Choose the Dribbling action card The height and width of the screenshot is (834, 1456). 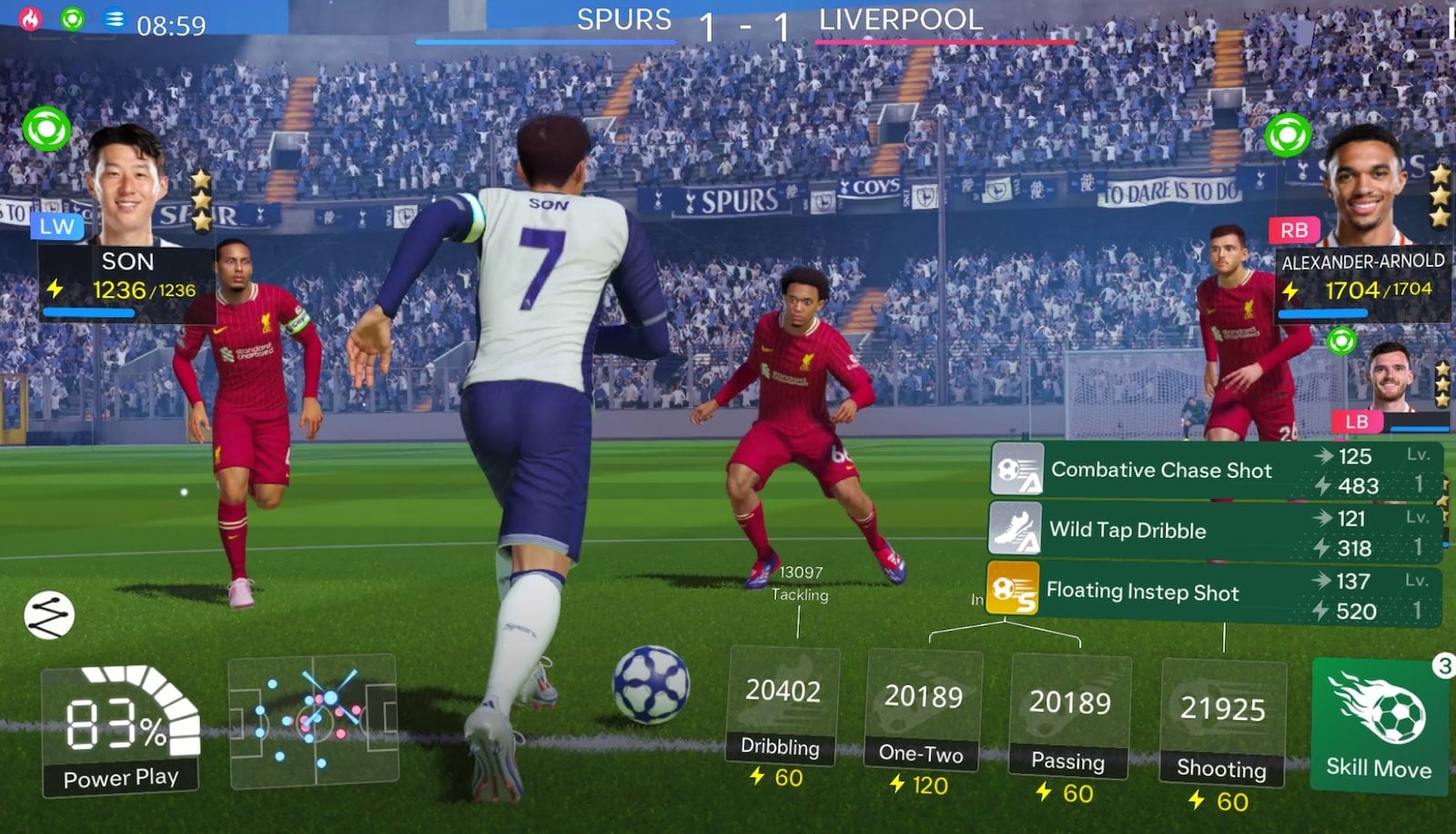point(782,704)
